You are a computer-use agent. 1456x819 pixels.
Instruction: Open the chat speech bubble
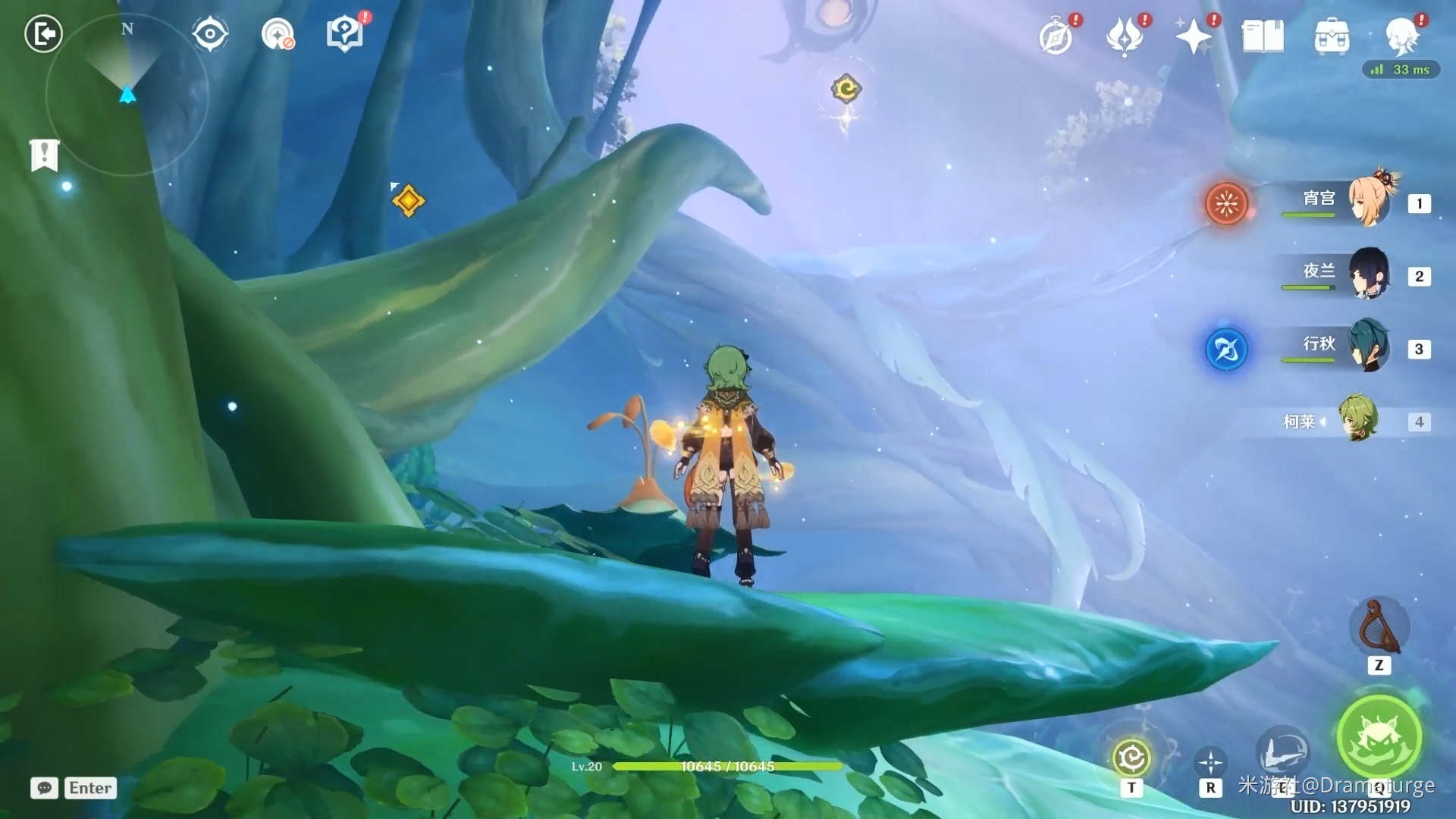(x=45, y=788)
